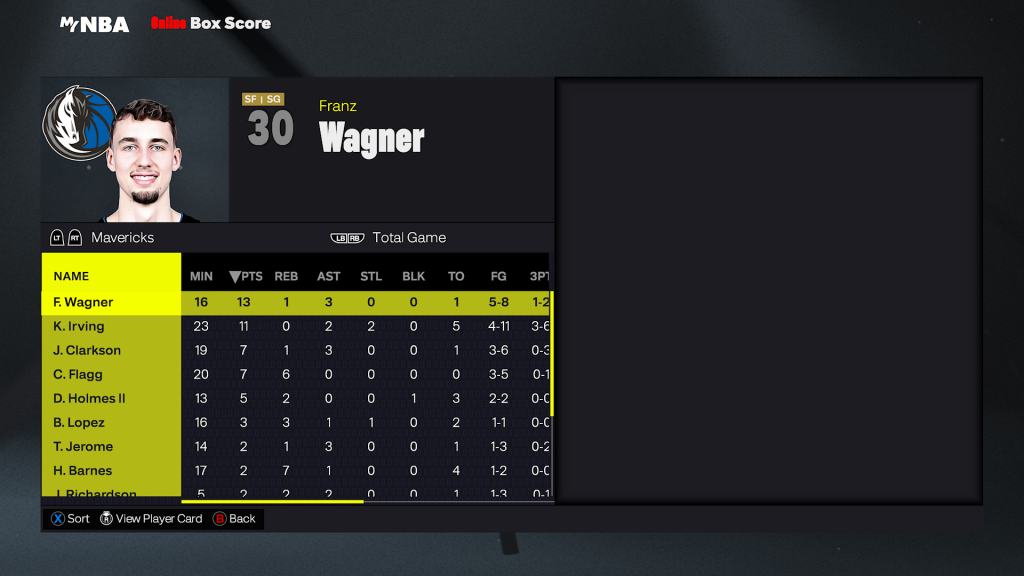Image resolution: width=1024 pixels, height=576 pixels.
Task: Sort by the FG column header
Action: (498, 276)
